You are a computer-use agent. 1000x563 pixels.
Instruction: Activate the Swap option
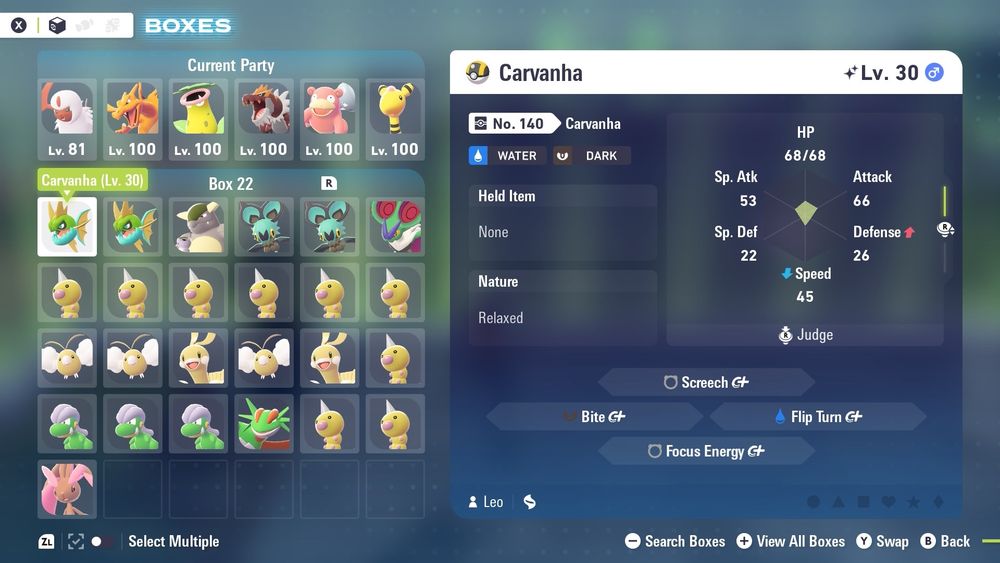[x=882, y=541]
